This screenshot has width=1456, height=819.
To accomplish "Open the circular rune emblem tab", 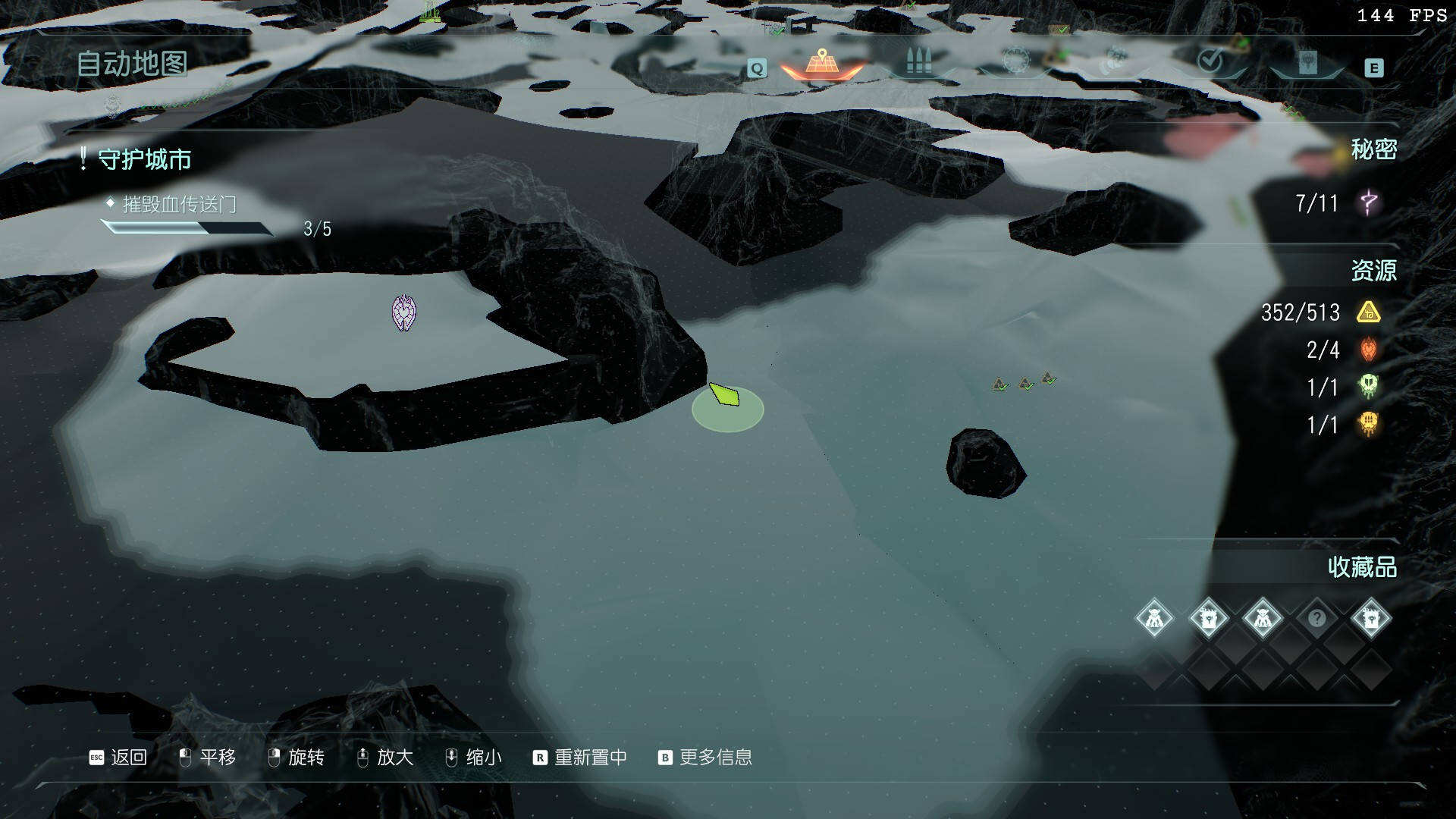I will pos(1015,61).
